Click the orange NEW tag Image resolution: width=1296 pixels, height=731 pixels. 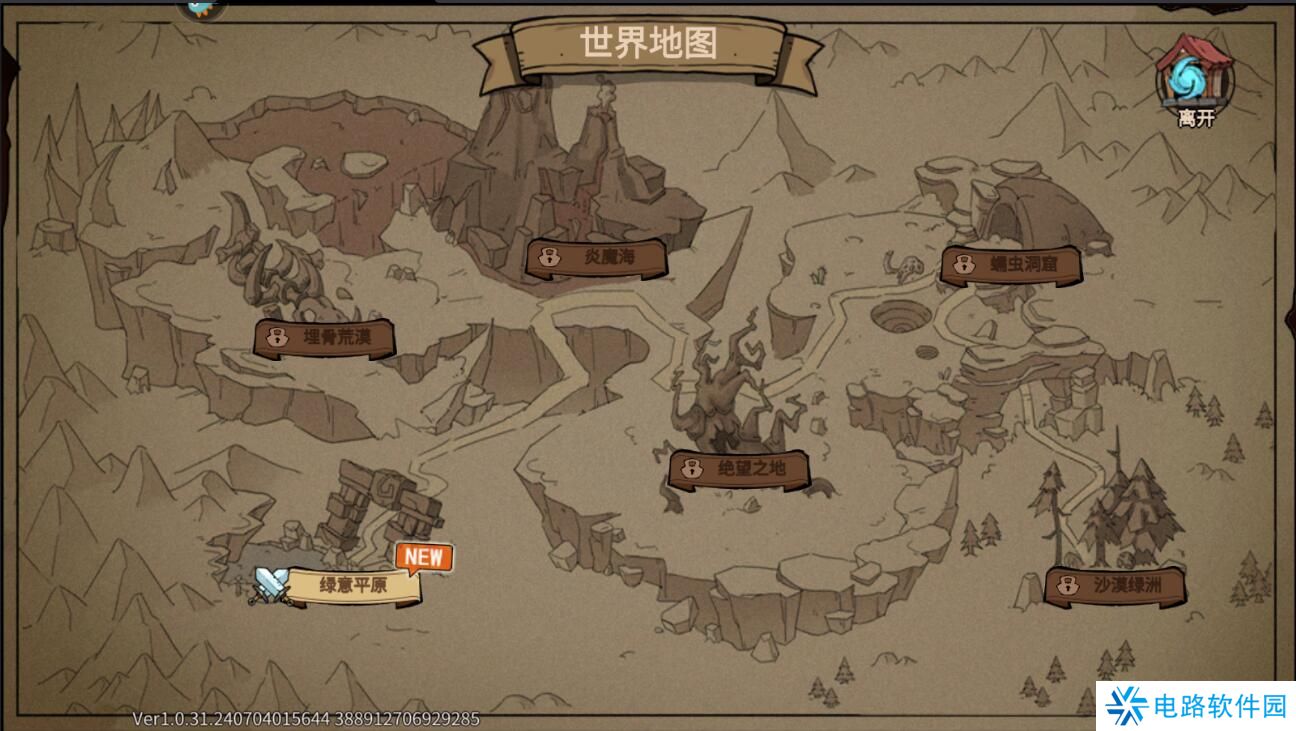pos(424,558)
